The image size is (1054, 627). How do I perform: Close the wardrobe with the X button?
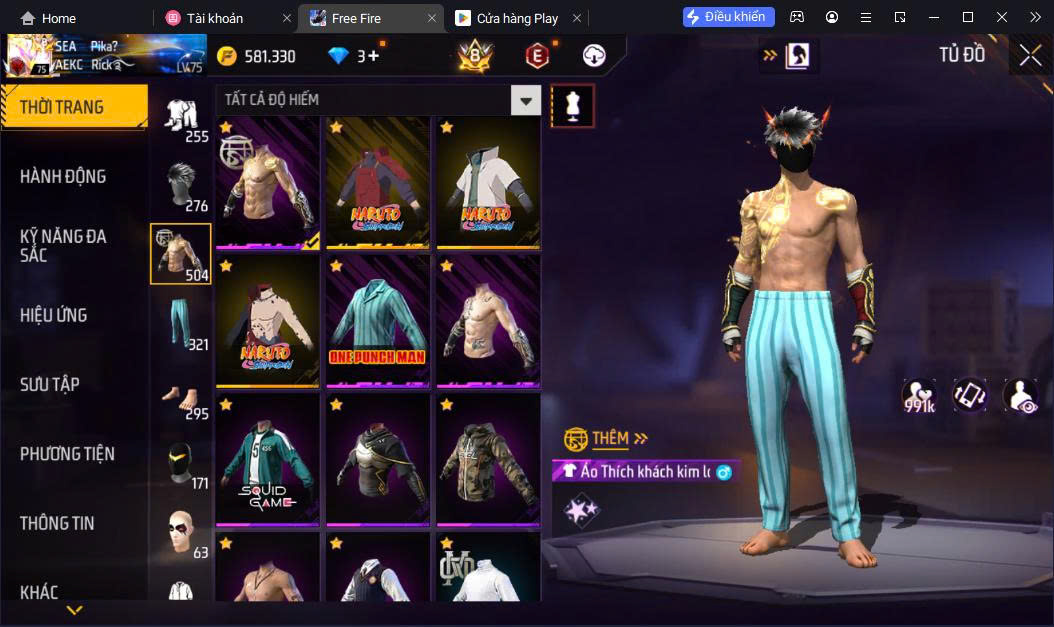coord(1030,56)
